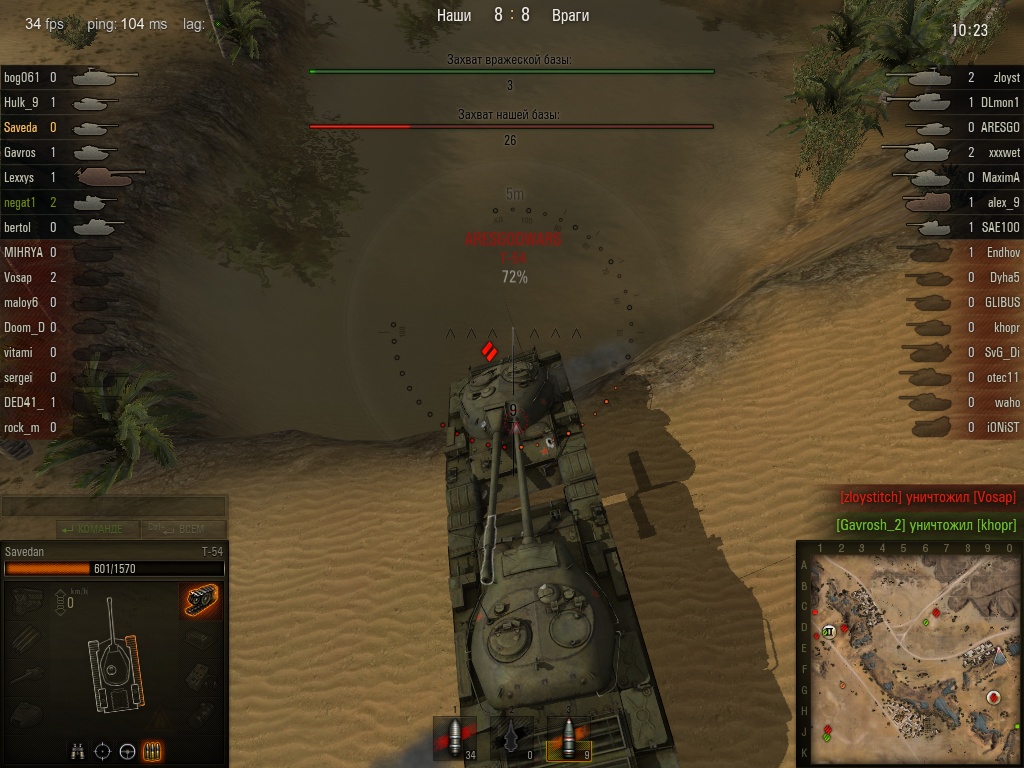Select enemy xxxwet in the enemy list
The image size is (1024, 768).
pos(1003,152)
